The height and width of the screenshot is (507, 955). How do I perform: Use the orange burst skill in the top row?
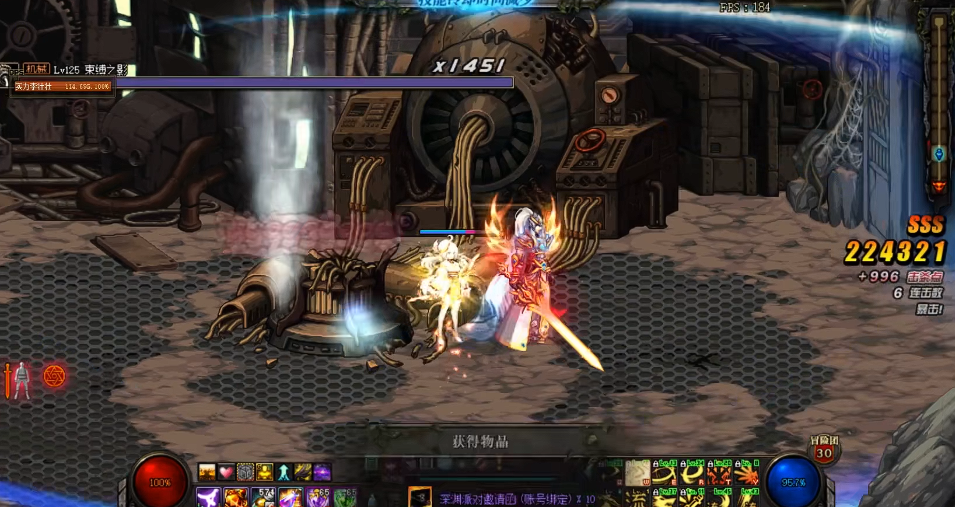point(745,471)
